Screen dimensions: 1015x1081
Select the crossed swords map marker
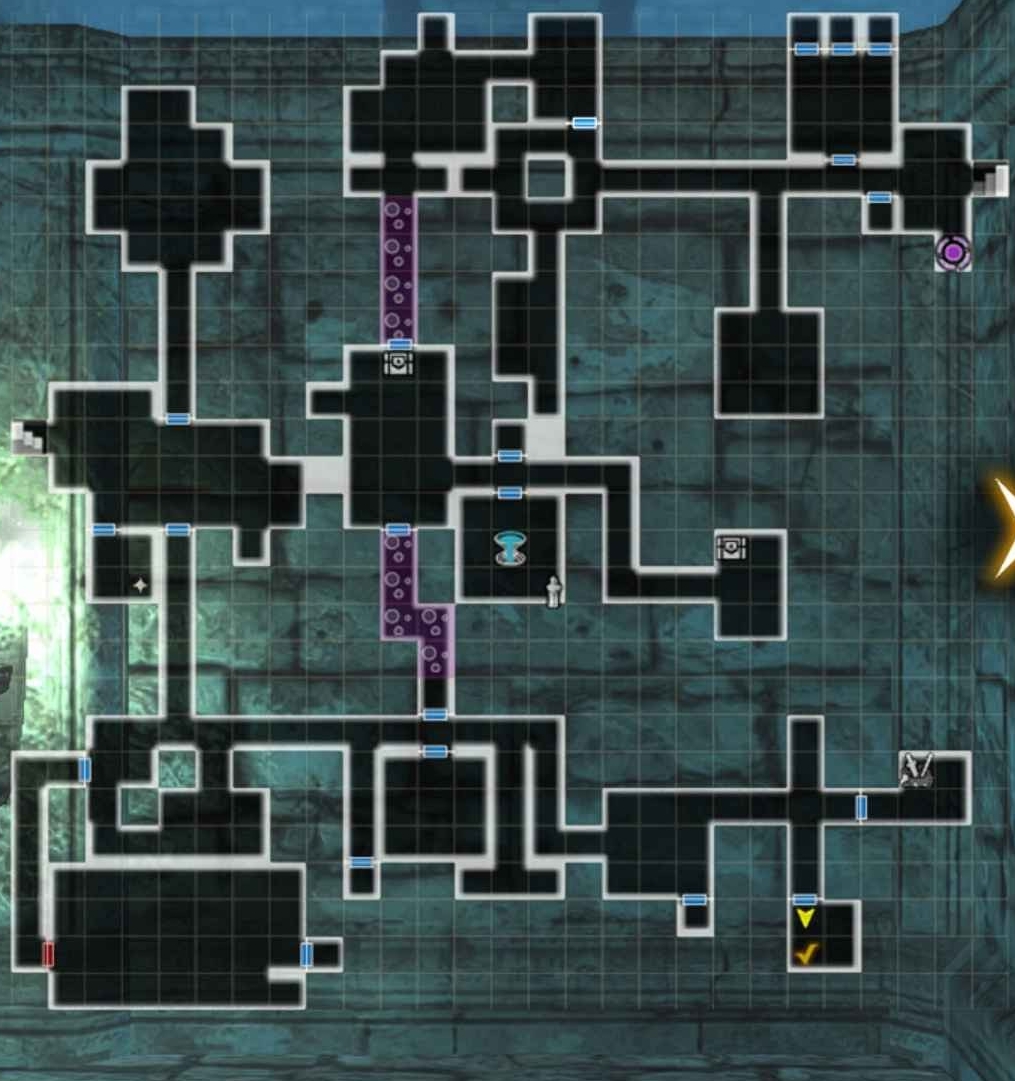[x=916, y=769]
